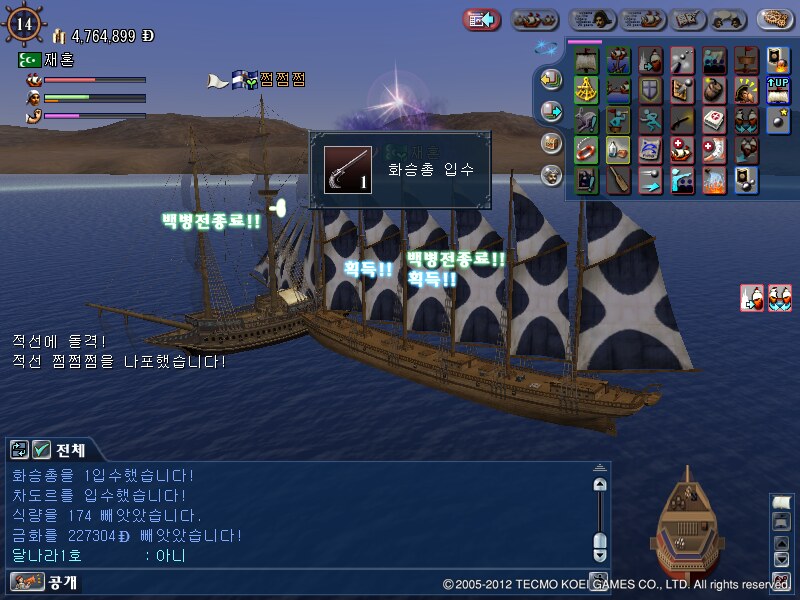Open the character portrait menu button
The width and height of the screenshot is (800, 600).
[592, 19]
